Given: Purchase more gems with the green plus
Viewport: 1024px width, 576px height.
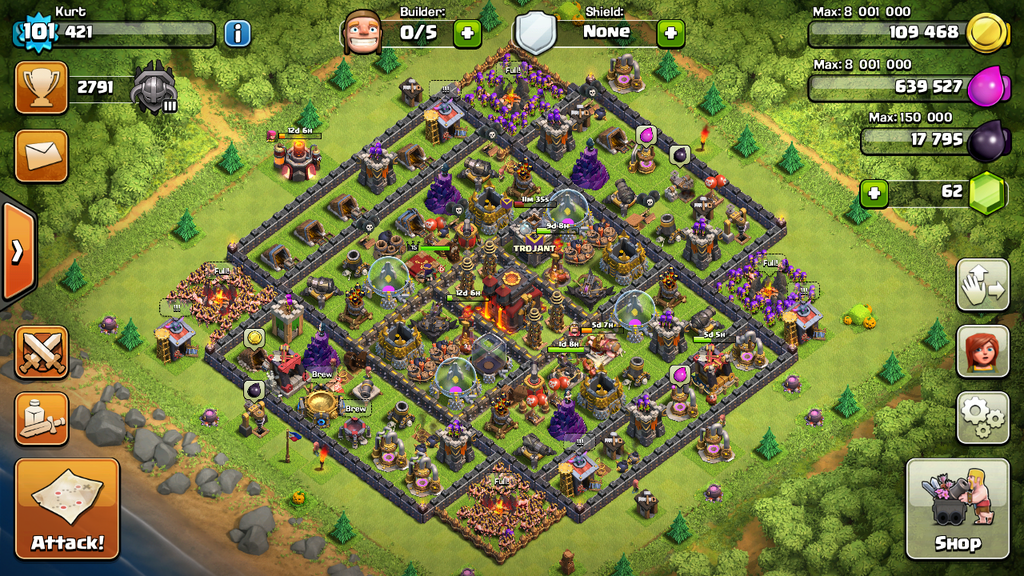Looking at the screenshot, I should (x=874, y=192).
